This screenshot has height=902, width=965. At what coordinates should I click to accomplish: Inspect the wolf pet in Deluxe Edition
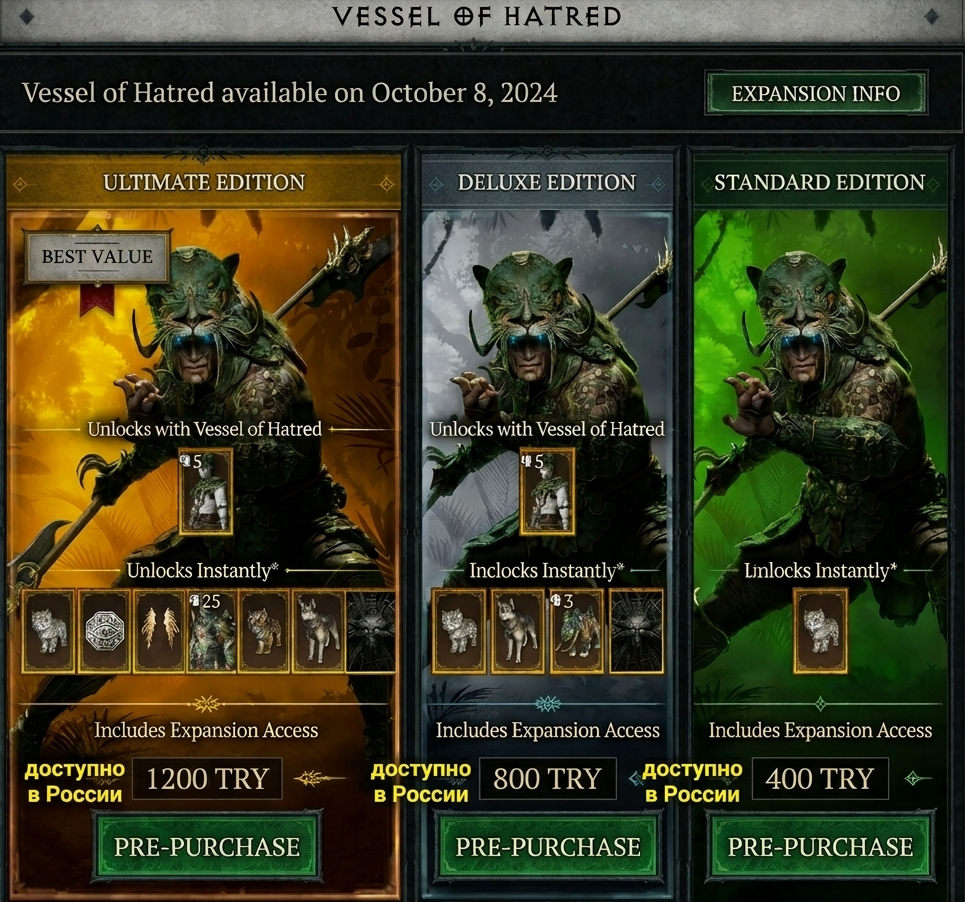pos(518,630)
